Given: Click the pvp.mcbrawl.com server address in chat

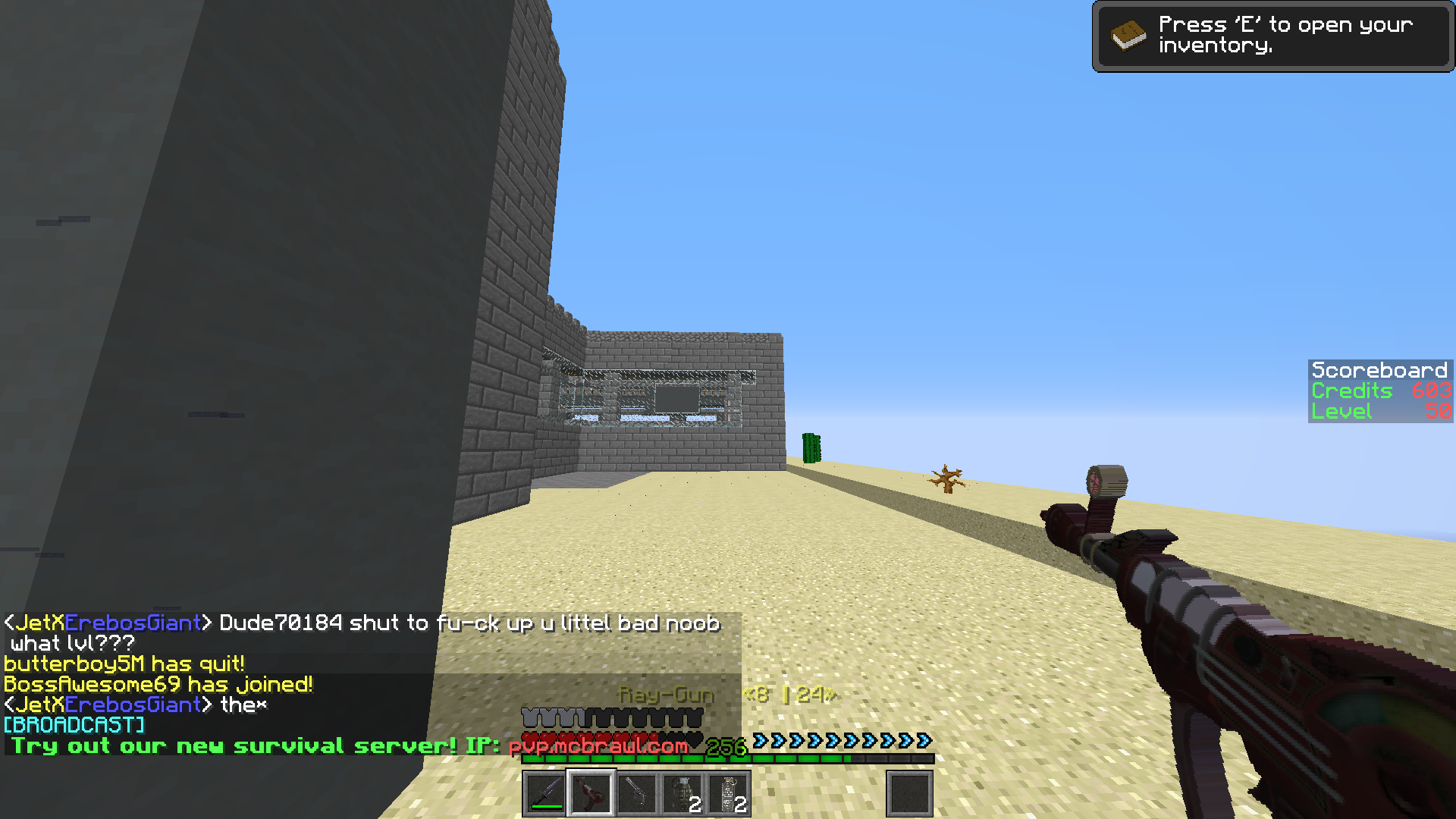Looking at the screenshot, I should click(598, 746).
